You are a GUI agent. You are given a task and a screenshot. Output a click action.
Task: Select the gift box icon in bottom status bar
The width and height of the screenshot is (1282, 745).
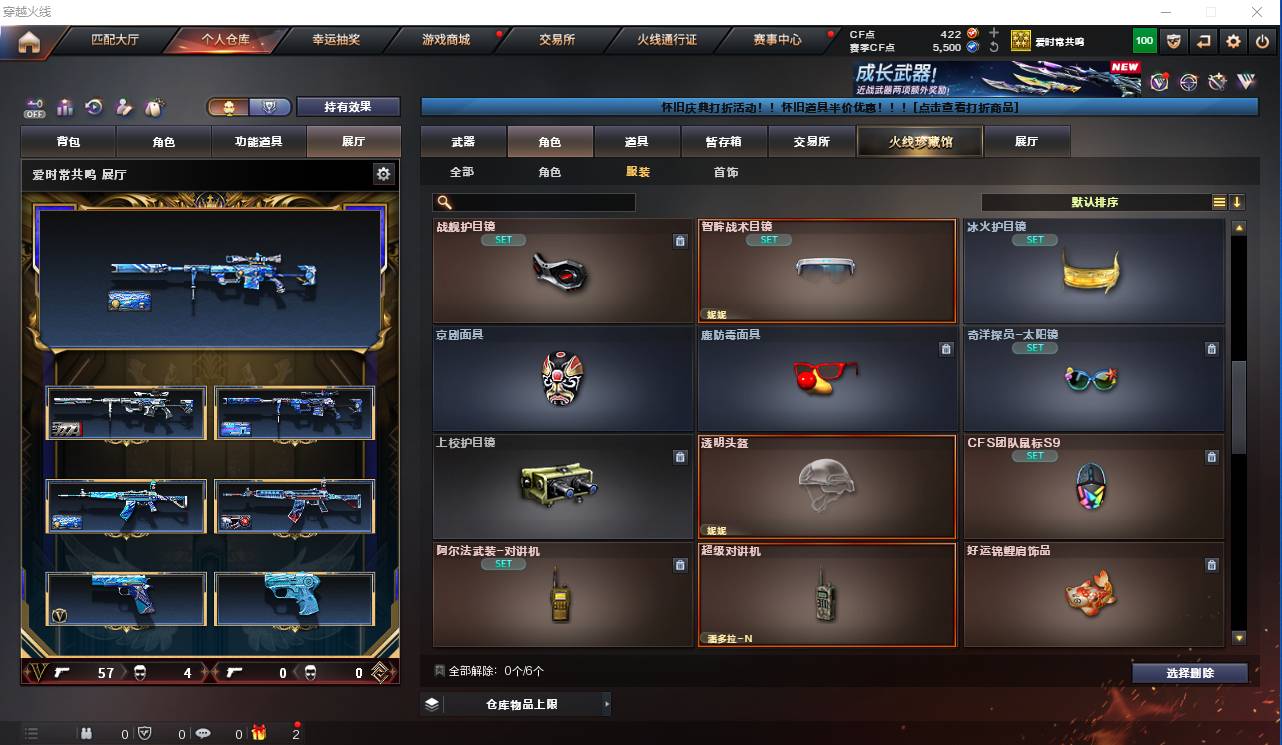[260, 733]
